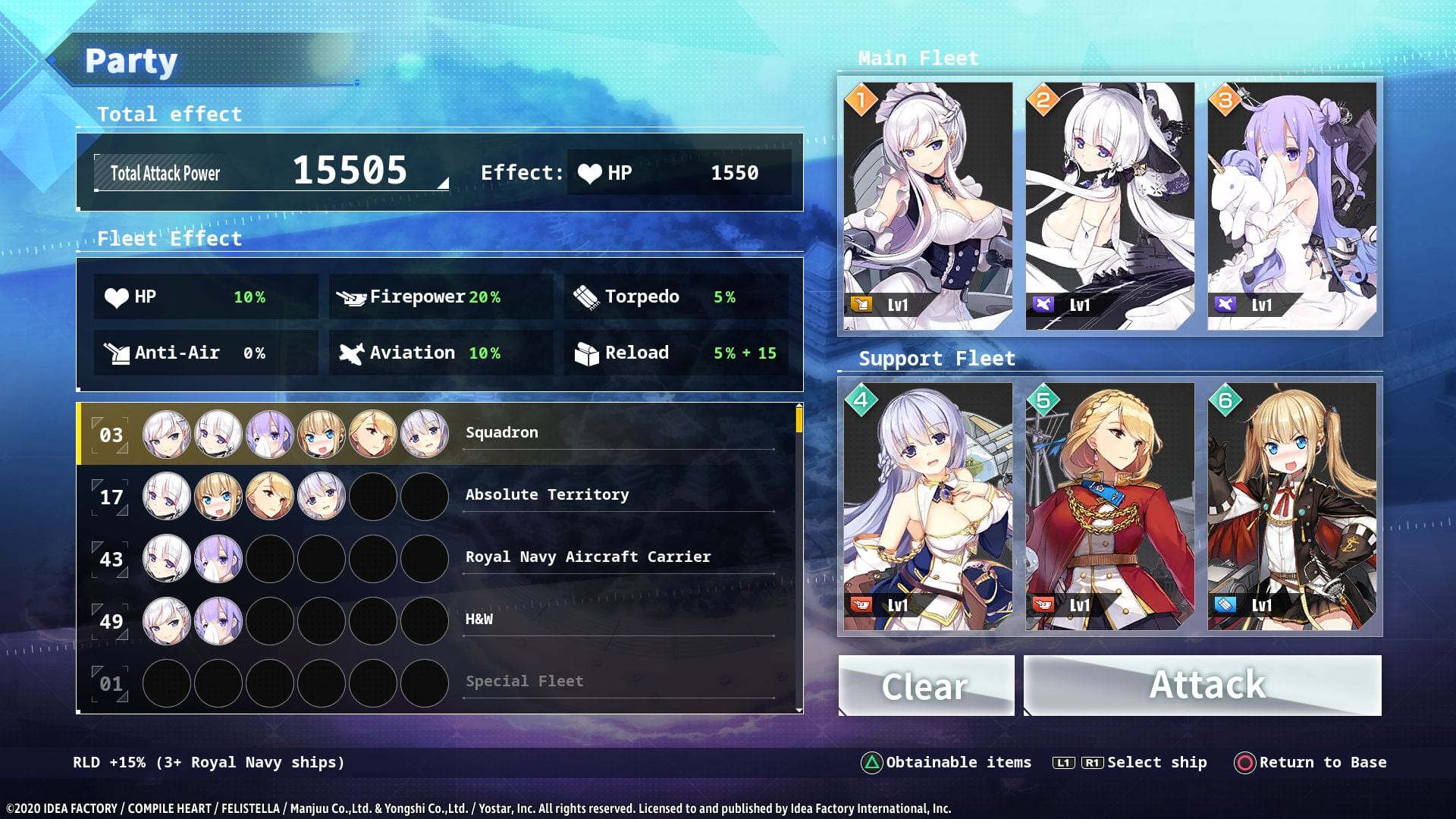The image size is (1456, 819).
Task: Click the Clear button
Action: pyautogui.click(x=926, y=686)
